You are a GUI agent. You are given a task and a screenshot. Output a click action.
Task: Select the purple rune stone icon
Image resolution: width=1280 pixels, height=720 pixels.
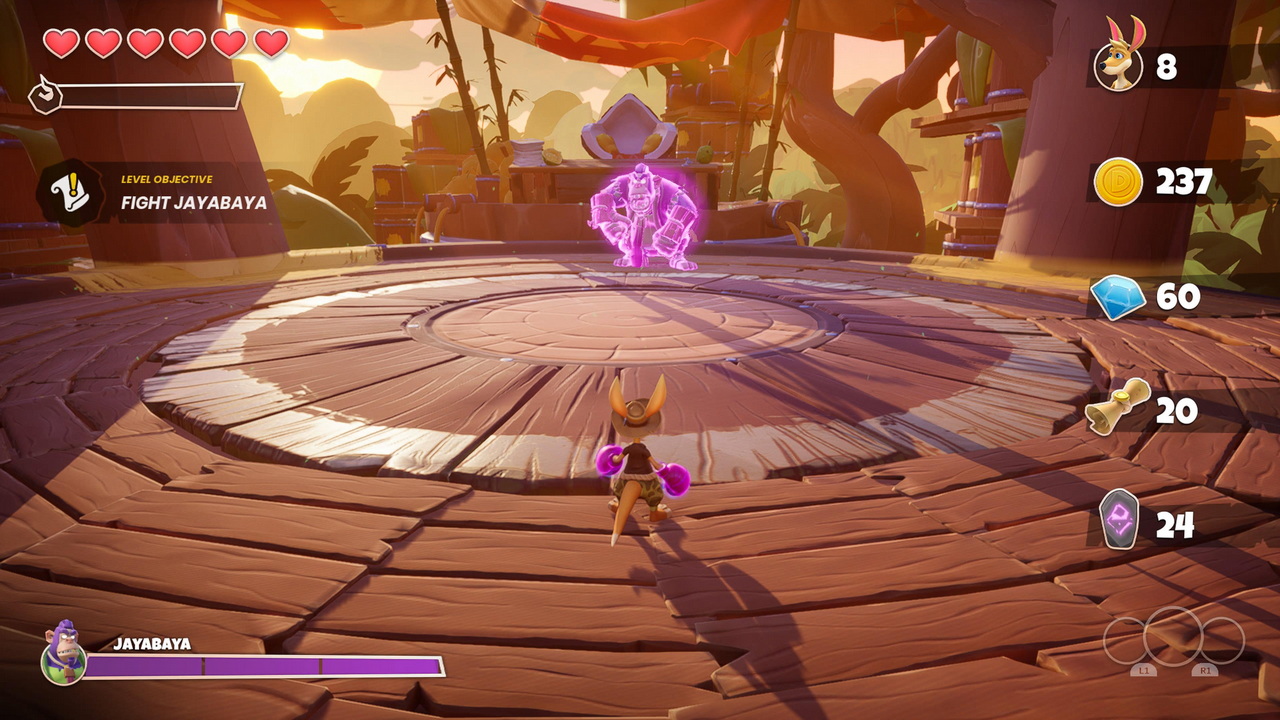[1119, 520]
